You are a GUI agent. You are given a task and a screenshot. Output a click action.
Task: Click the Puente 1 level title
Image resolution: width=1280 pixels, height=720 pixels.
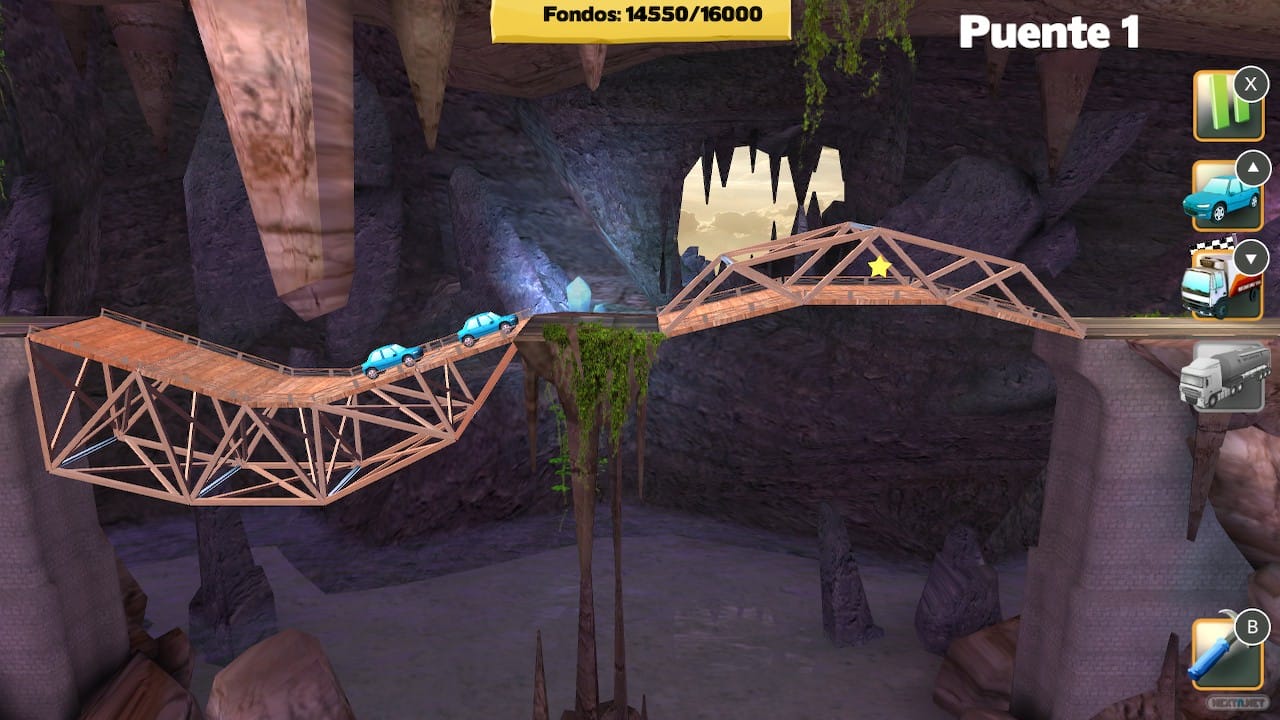(x=1052, y=33)
